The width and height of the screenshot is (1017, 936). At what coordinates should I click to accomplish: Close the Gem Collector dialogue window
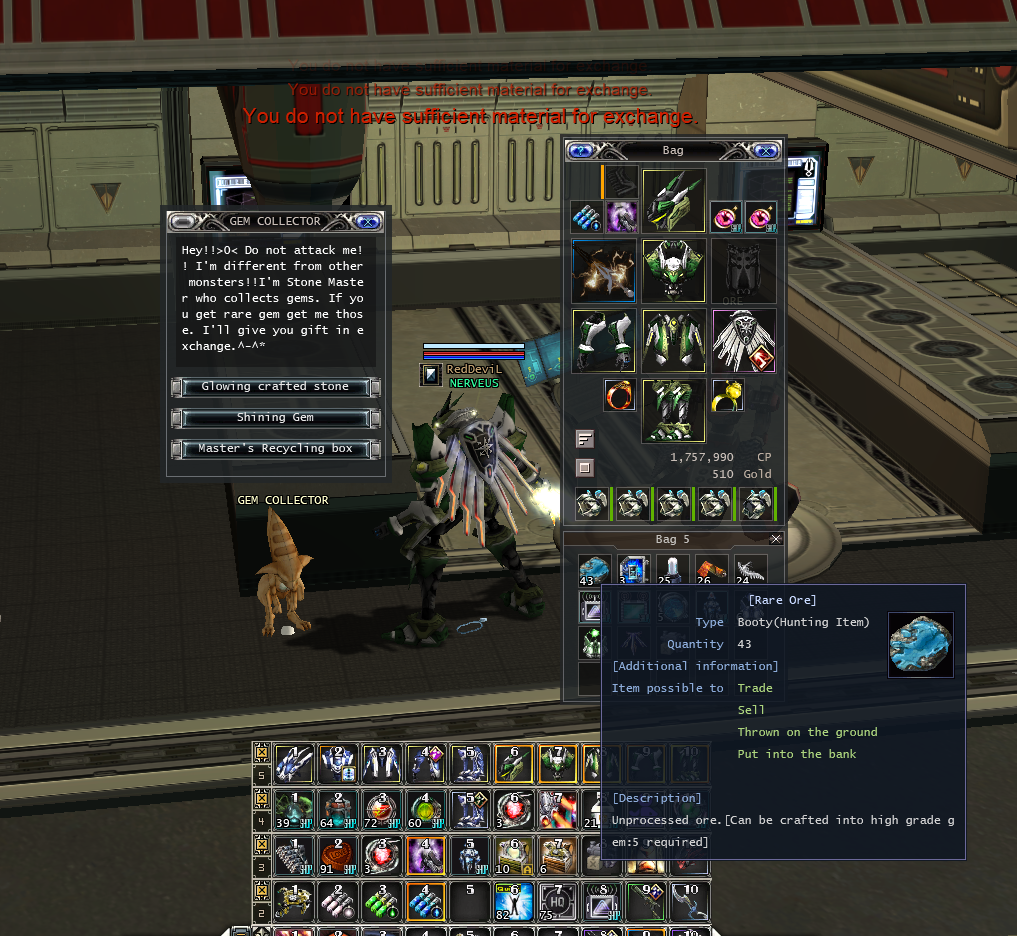[x=367, y=221]
